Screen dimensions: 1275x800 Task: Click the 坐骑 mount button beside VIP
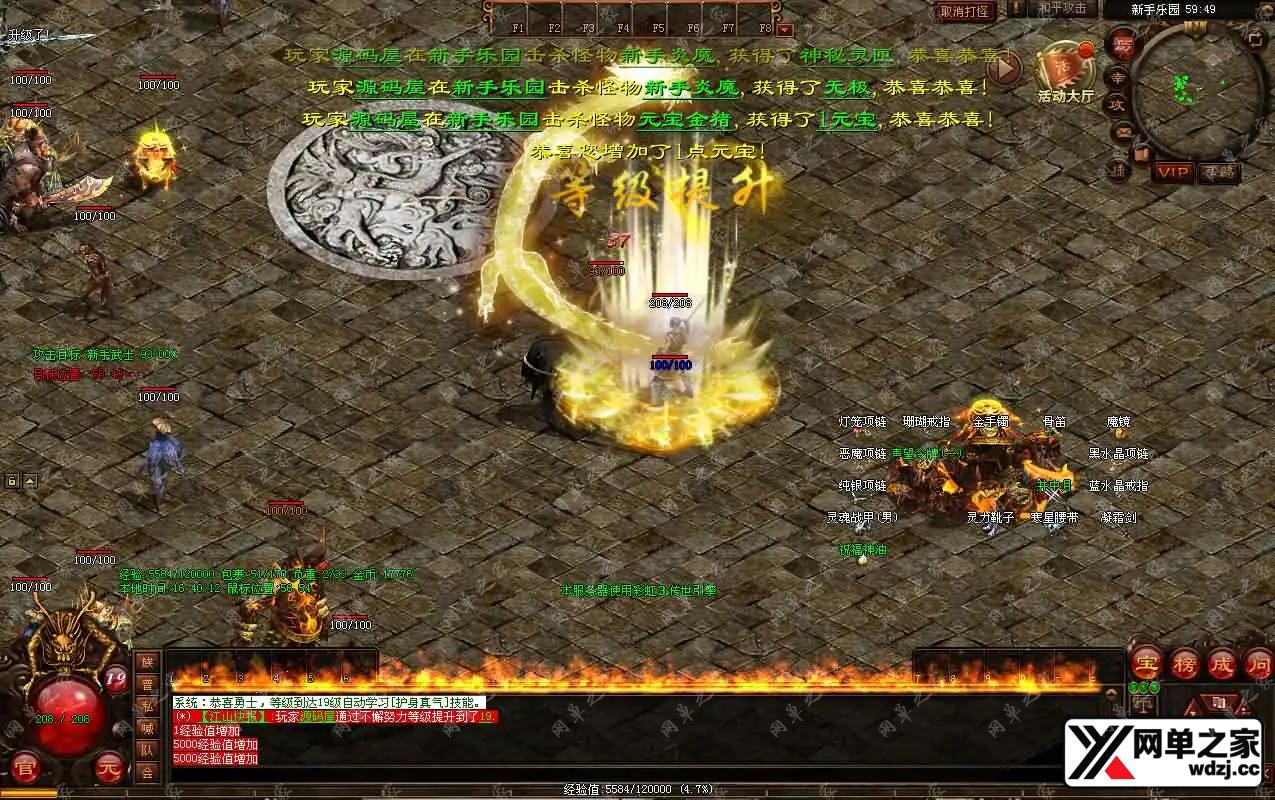[x=1218, y=172]
